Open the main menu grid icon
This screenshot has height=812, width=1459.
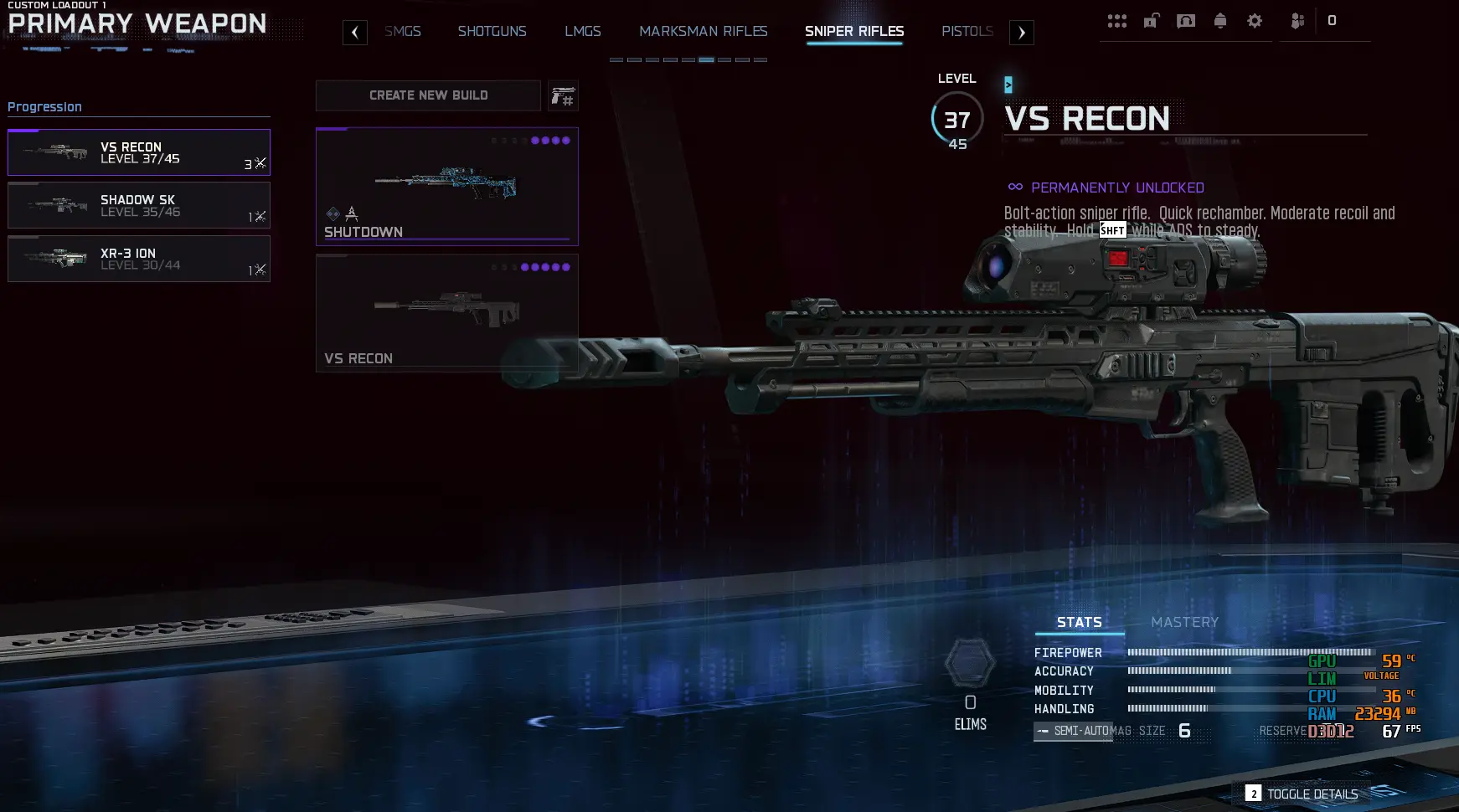tap(1117, 21)
